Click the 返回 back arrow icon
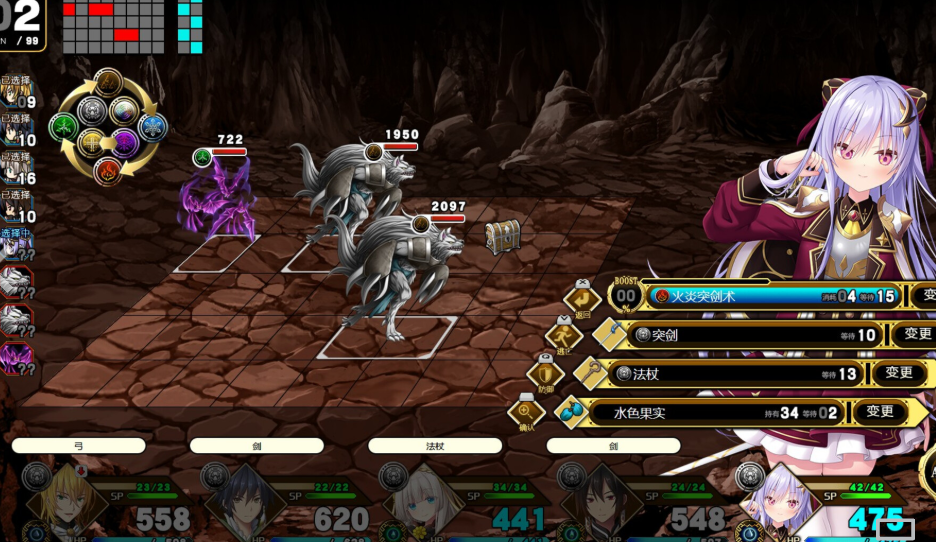 (x=582, y=298)
